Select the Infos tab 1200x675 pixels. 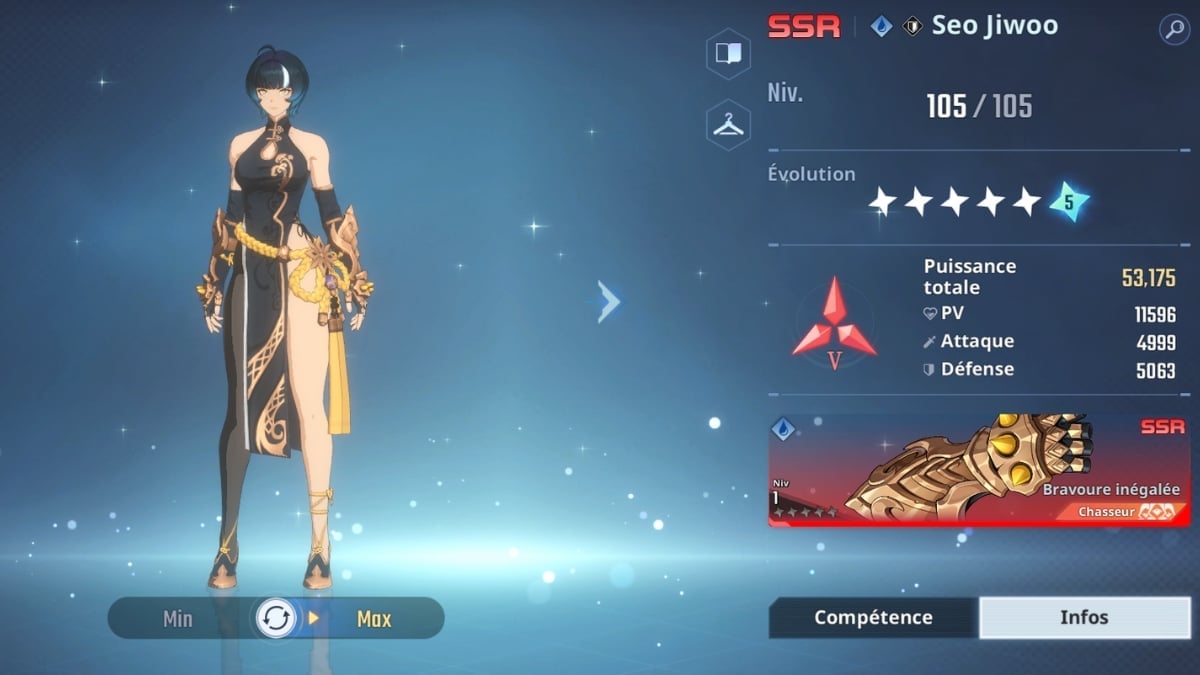point(1084,618)
